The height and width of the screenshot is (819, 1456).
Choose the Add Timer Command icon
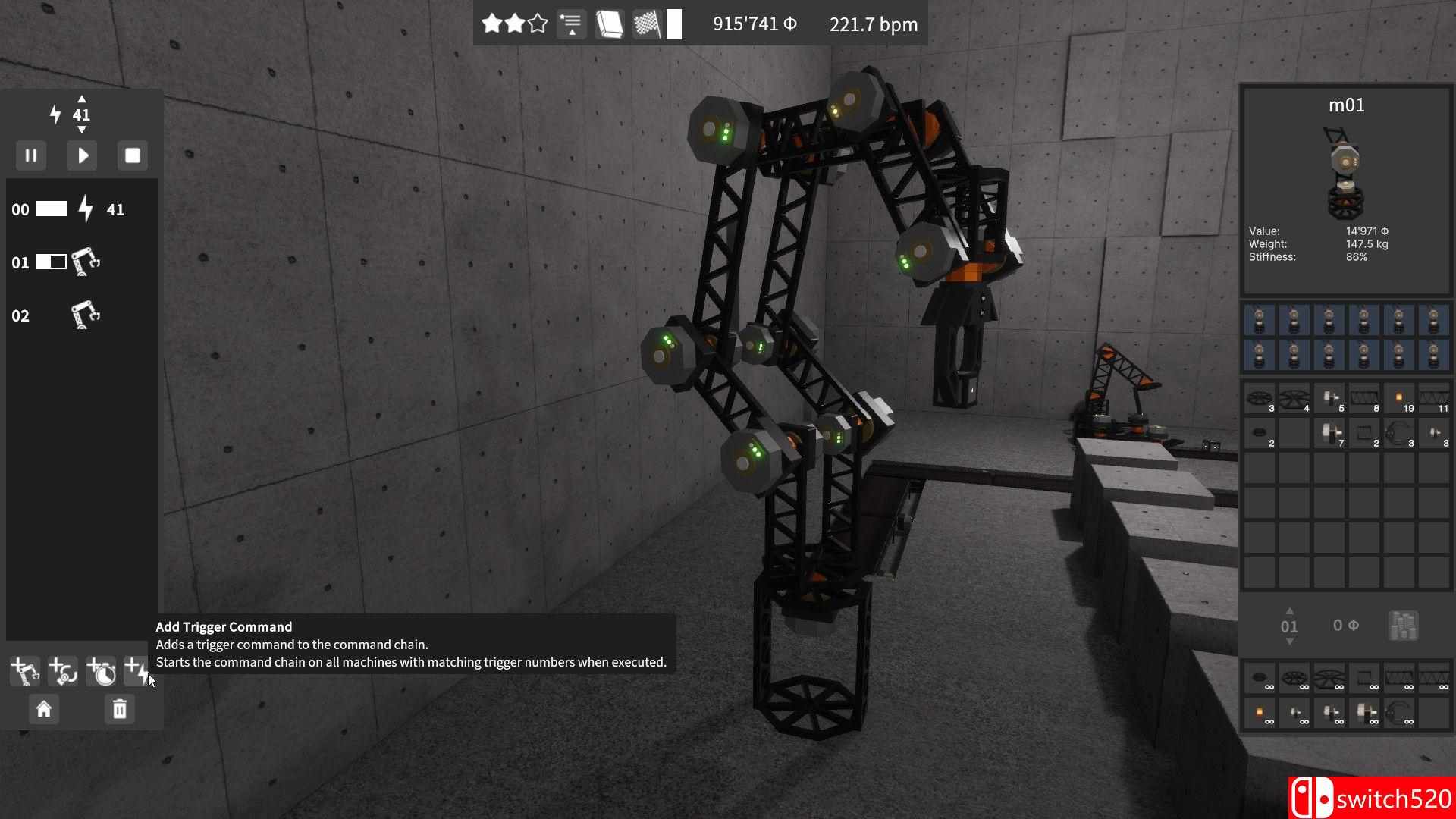(x=101, y=670)
